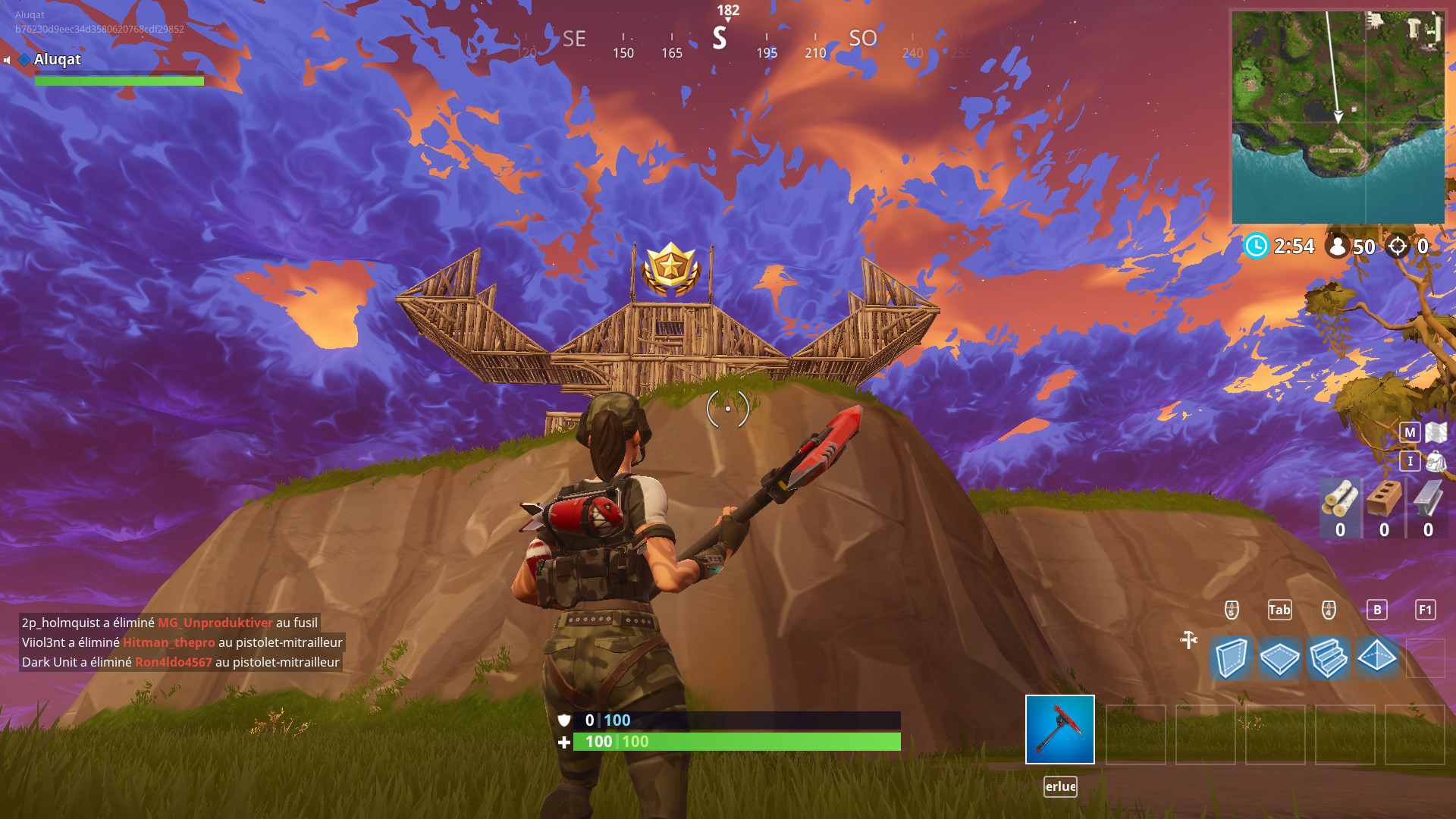Click the crossed tools build mode icon

(x=1188, y=640)
